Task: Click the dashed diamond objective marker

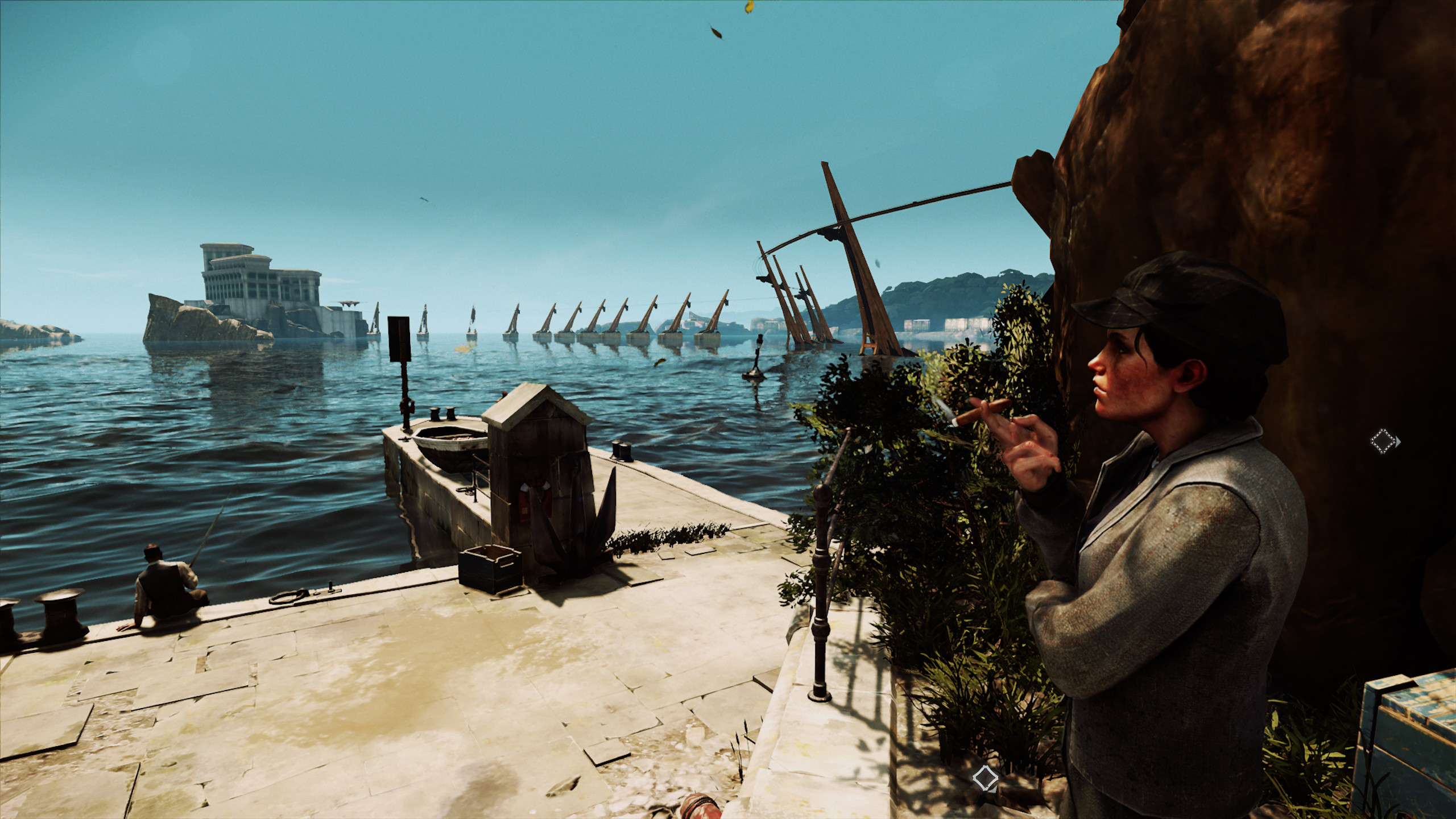Action: coord(1384,441)
